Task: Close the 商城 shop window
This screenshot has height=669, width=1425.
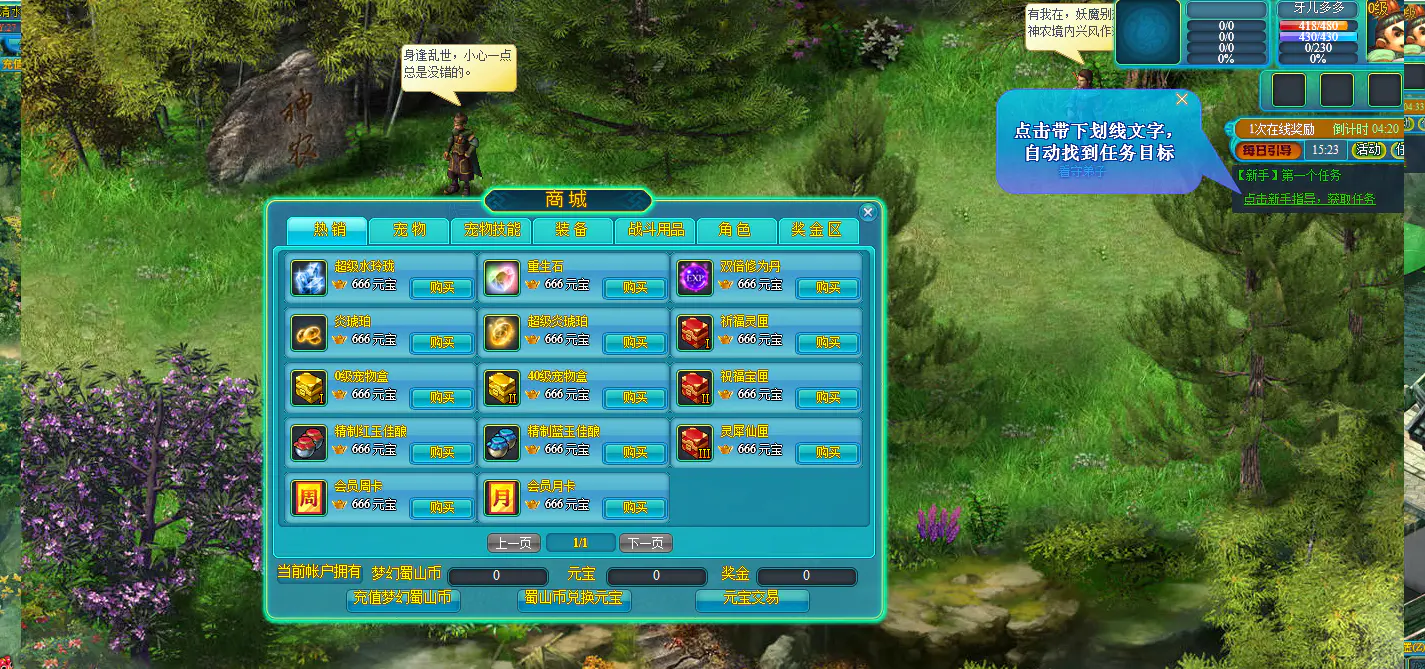Action: point(868,212)
